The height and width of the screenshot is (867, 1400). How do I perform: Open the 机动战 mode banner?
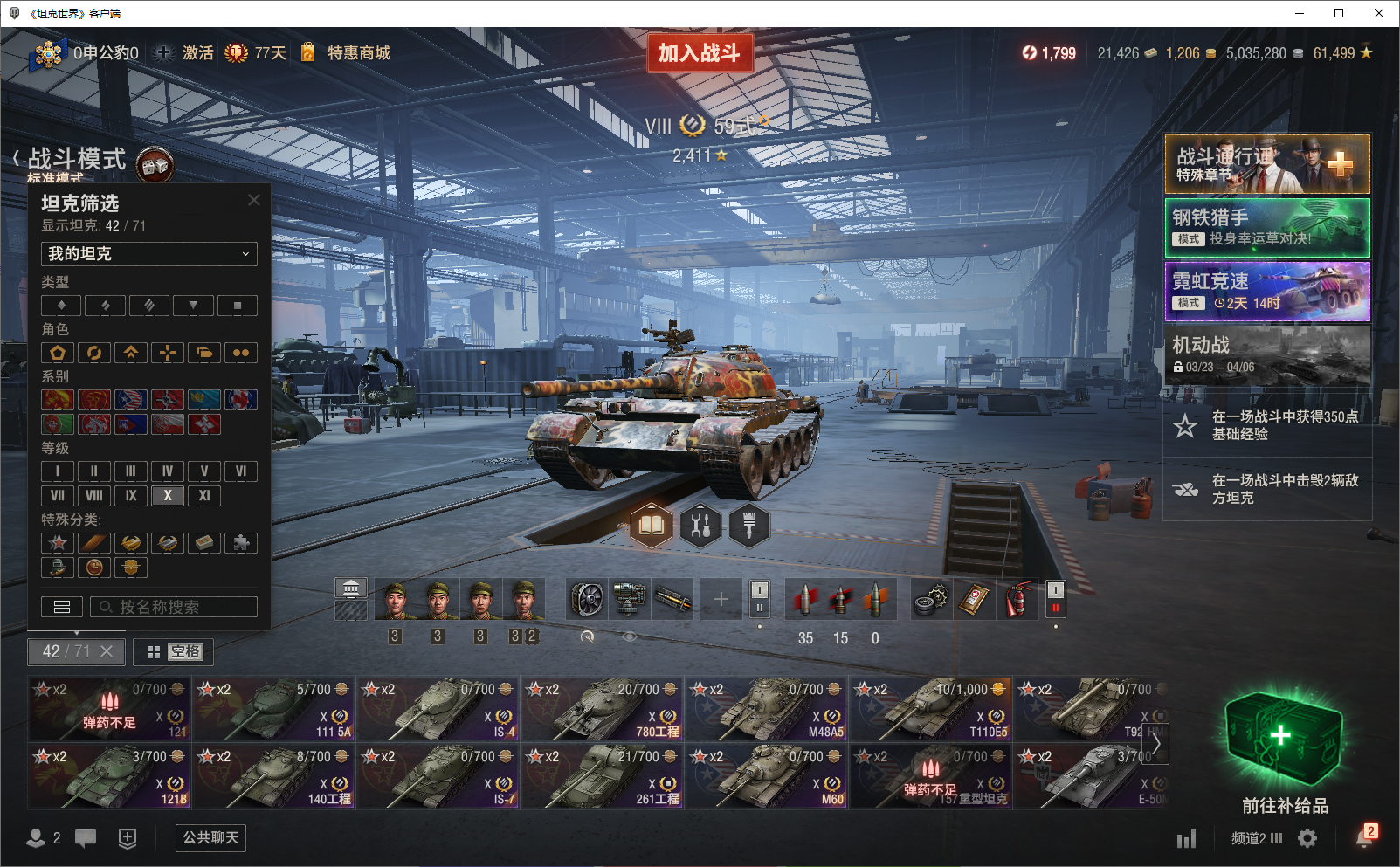tap(1267, 355)
